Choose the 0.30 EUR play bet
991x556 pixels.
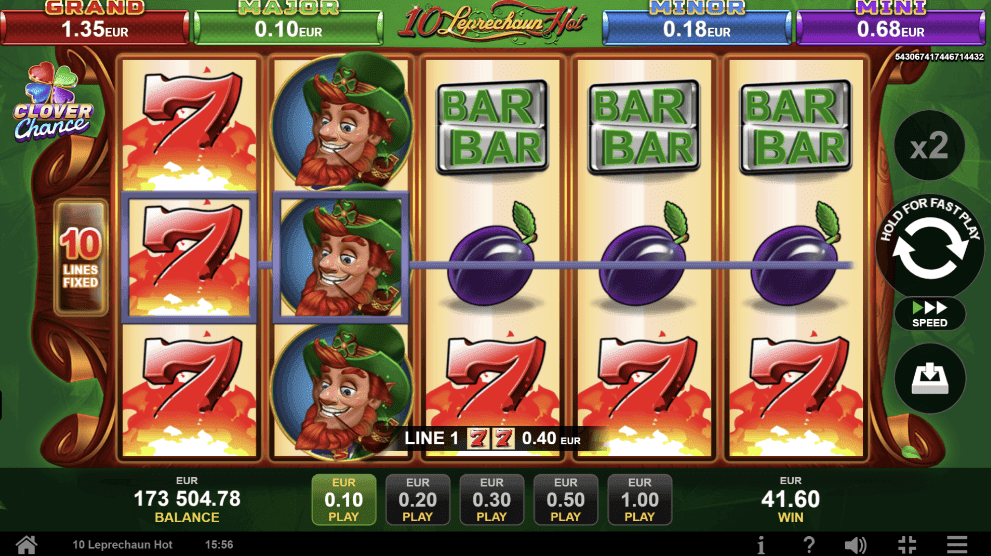point(492,499)
